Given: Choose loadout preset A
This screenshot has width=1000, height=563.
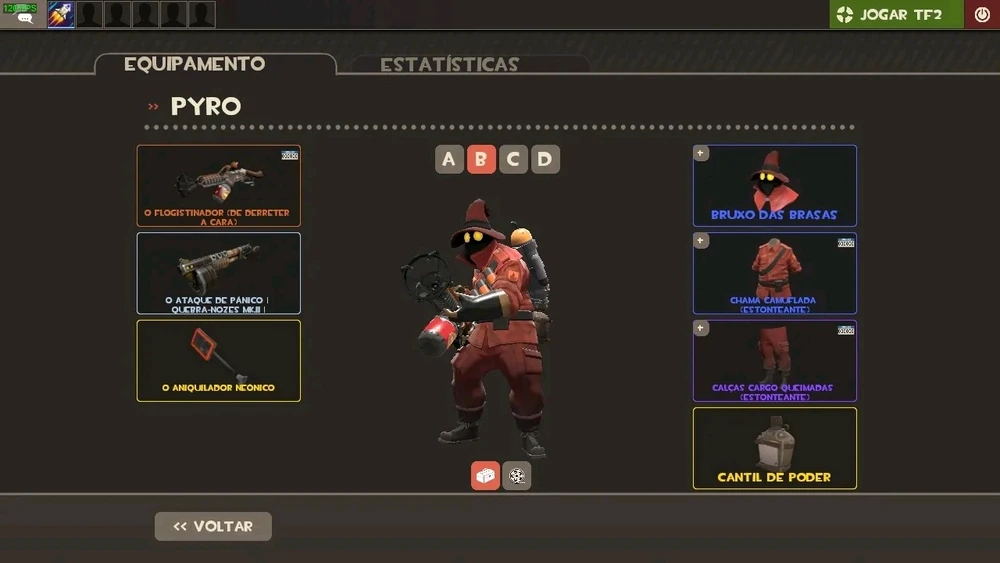Looking at the screenshot, I should (449, 159).
